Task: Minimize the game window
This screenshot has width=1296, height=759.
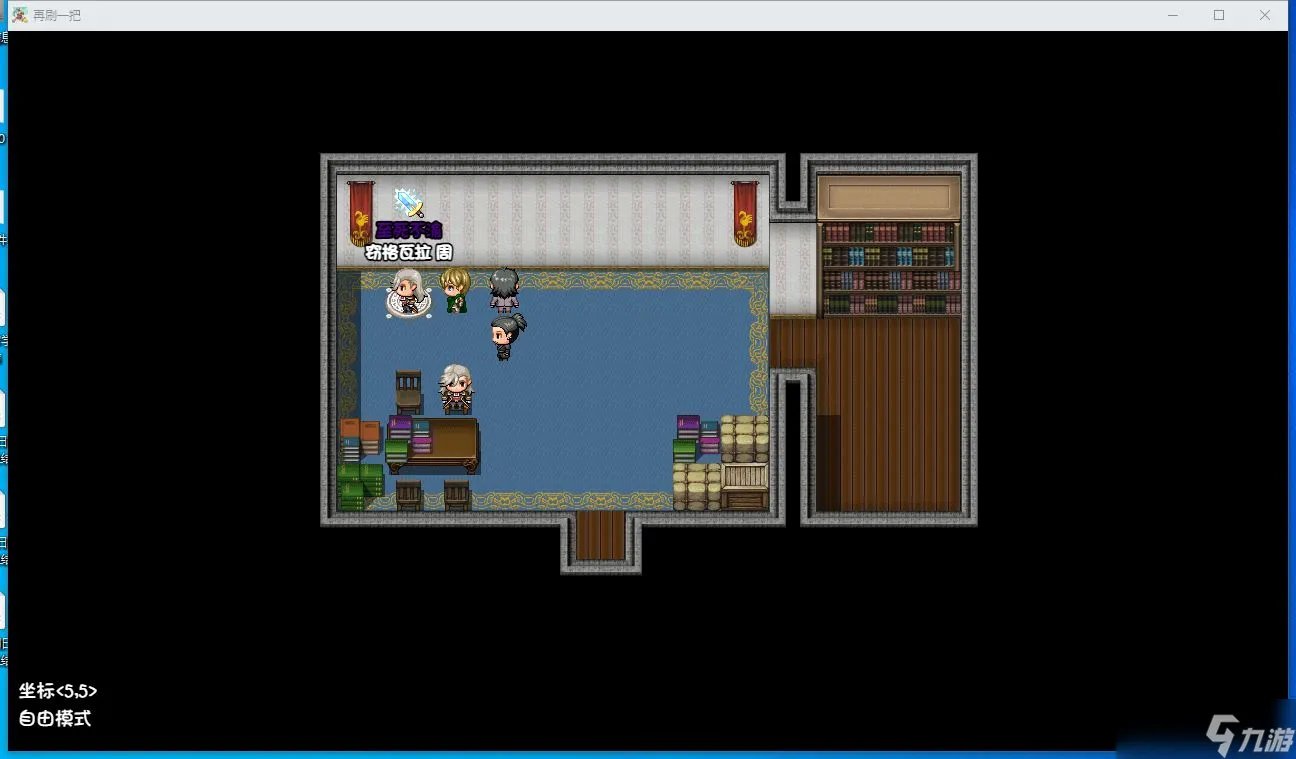Action: click(1173, 15)
